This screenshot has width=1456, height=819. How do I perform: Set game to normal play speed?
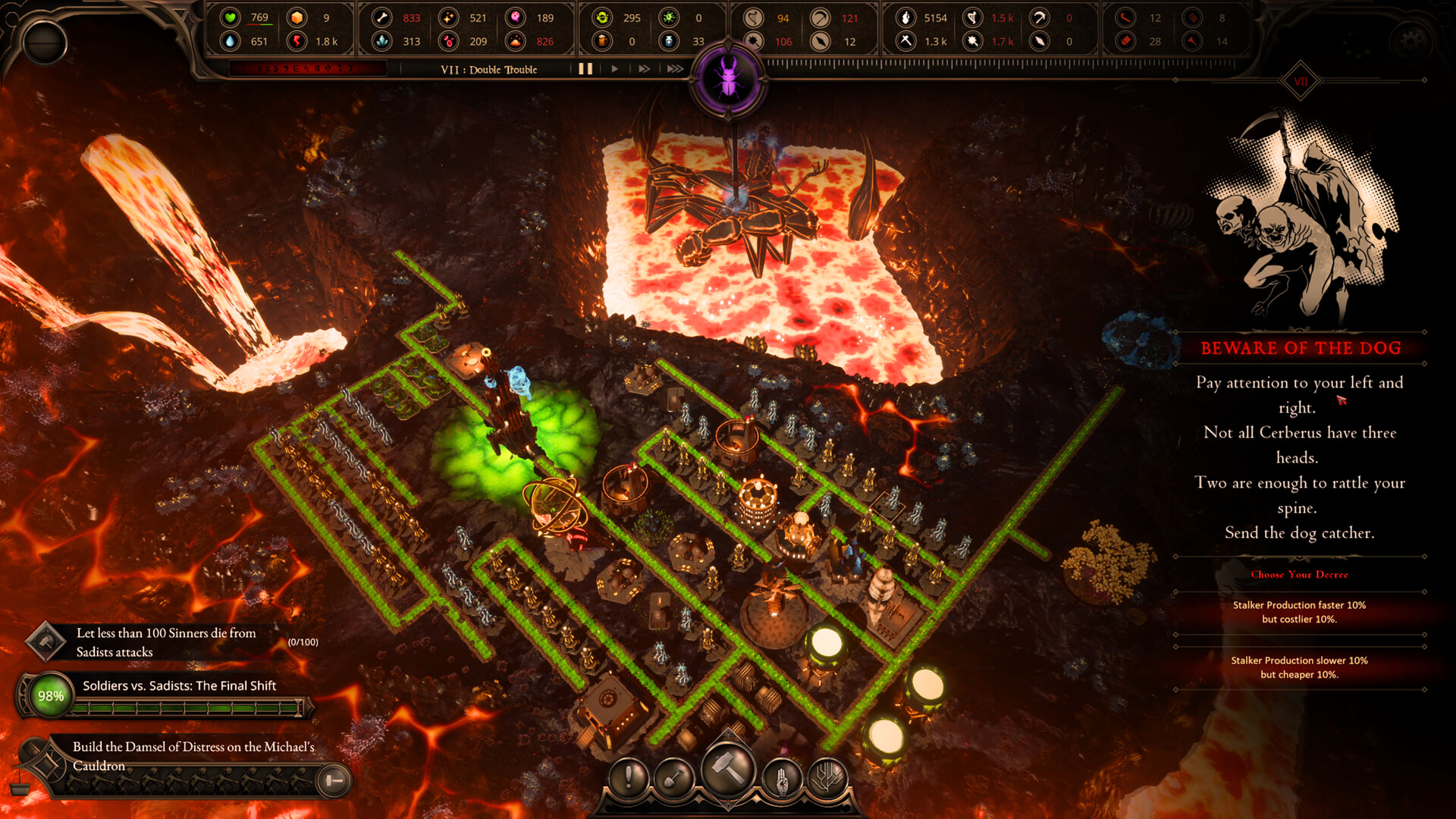tap(614, 69)
